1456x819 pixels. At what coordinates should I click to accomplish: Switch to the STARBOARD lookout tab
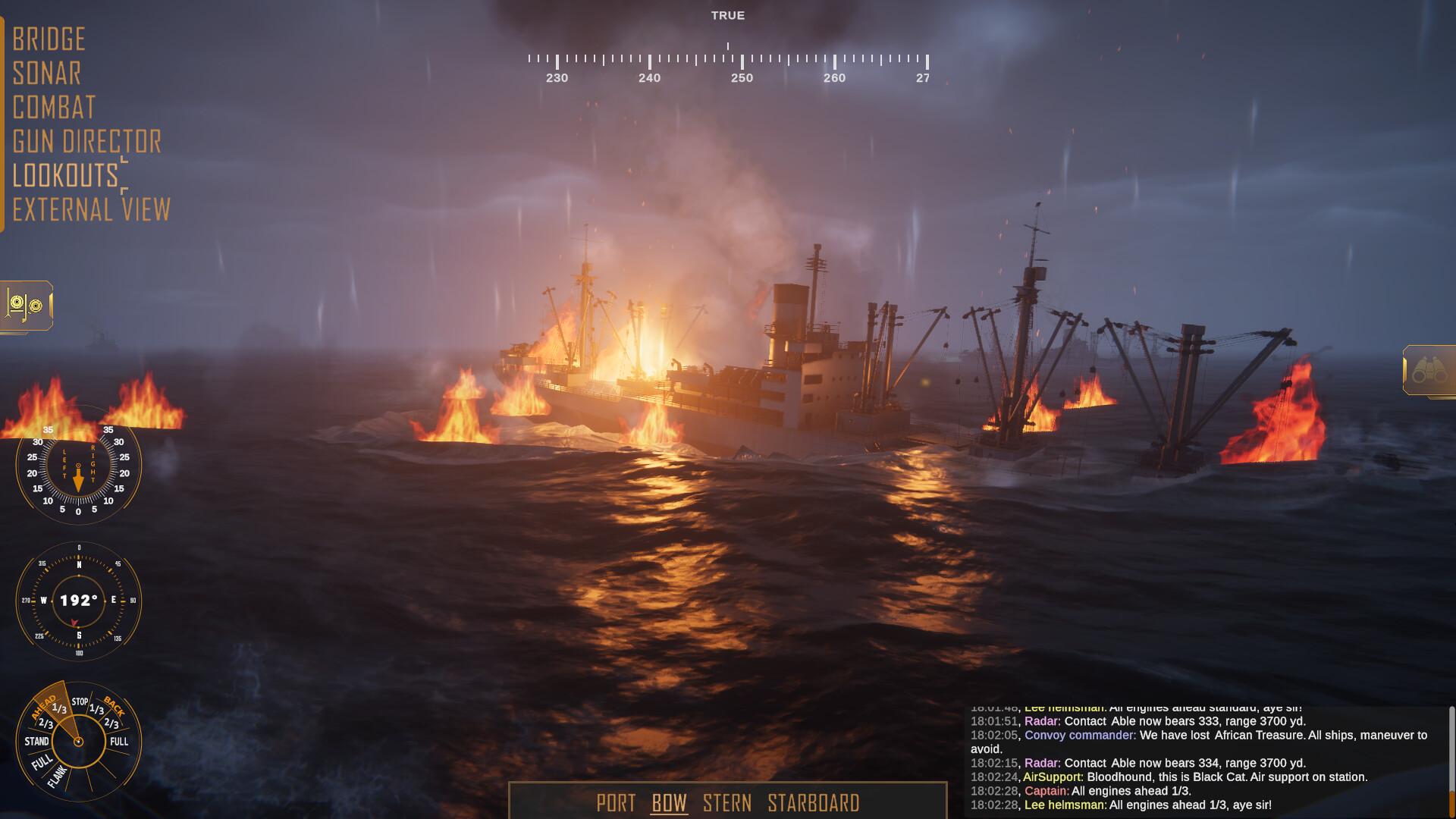[x=813, y=803]
